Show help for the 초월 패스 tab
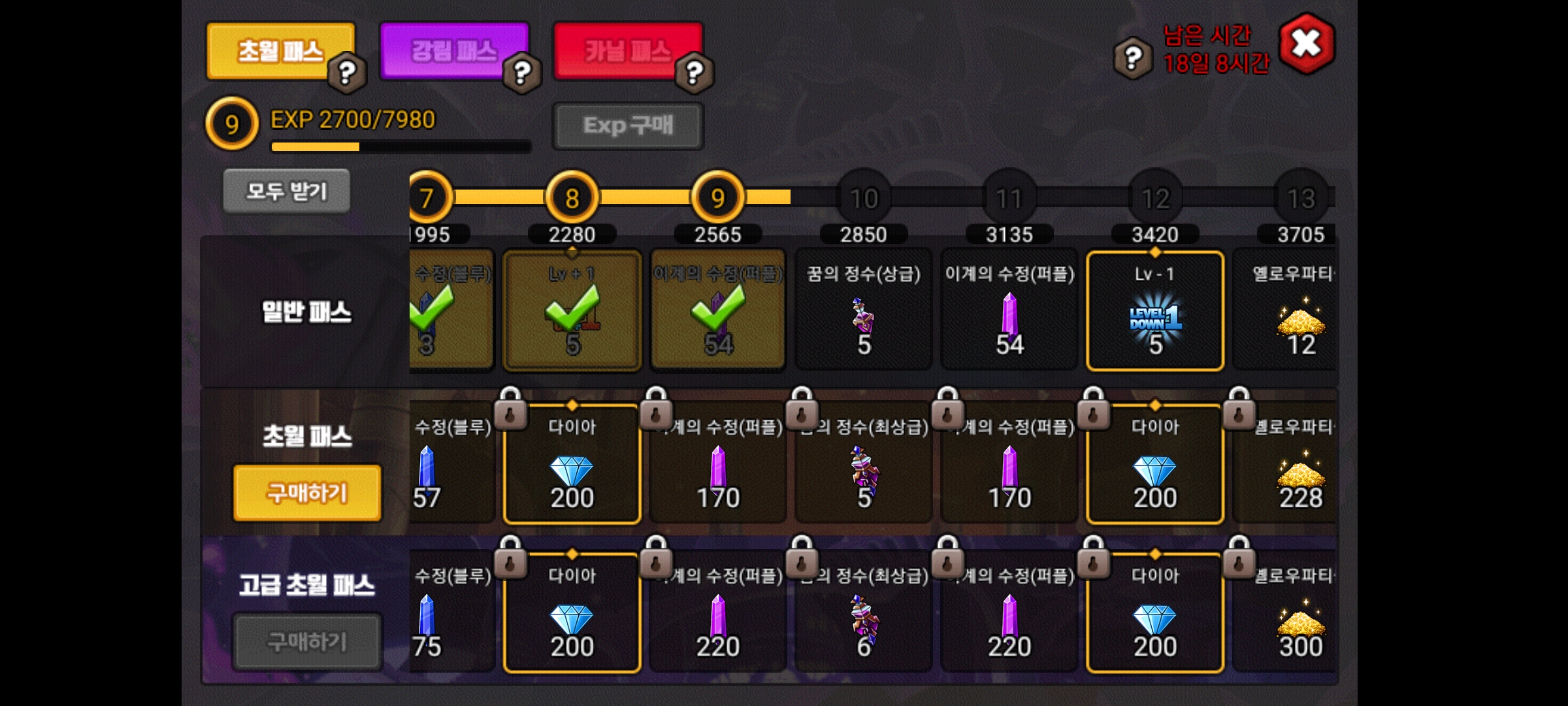This screenshot has height=706, width=1568. [x=347, y=72]
